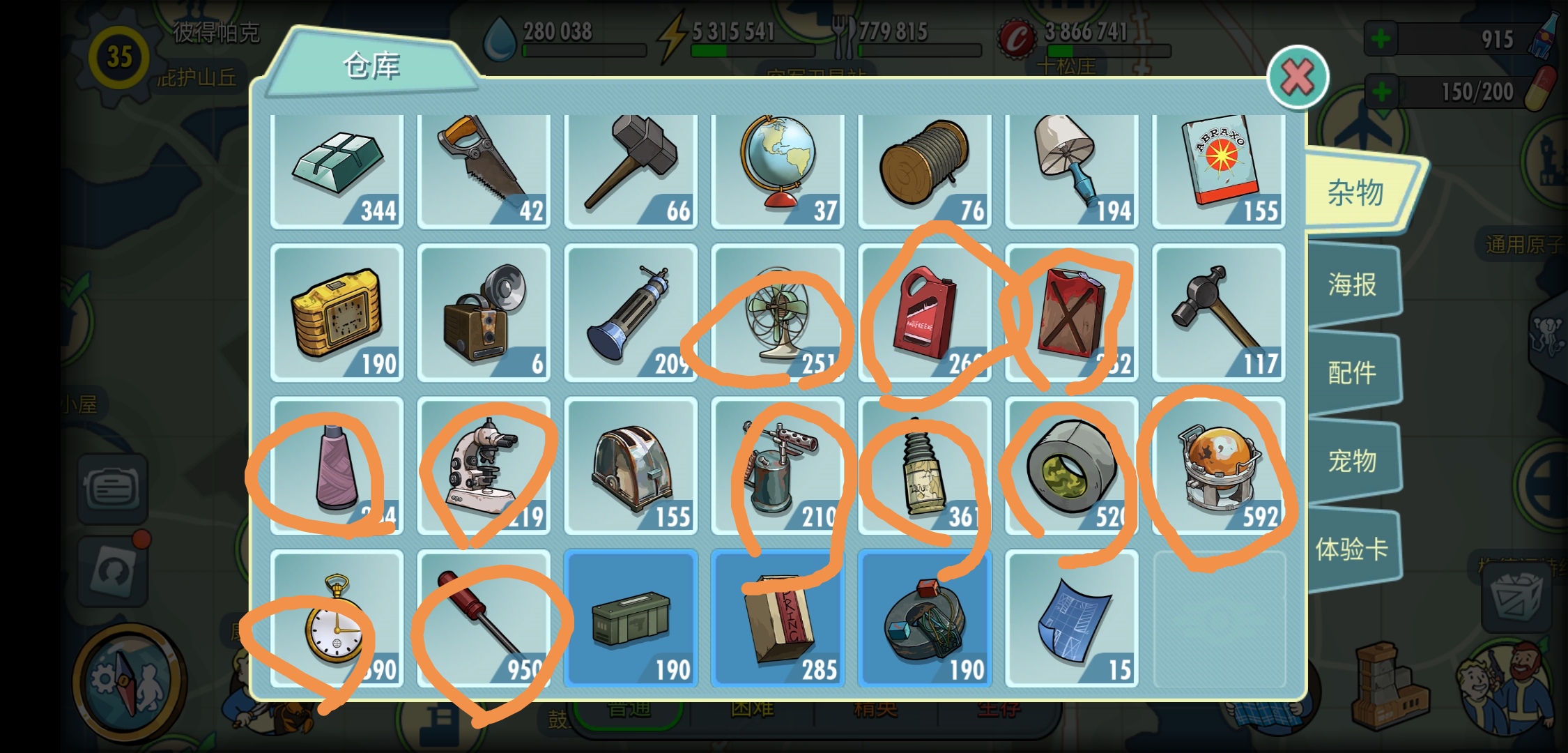Click the yellow clock radio item
The image size is (1568, 753).
337,313
